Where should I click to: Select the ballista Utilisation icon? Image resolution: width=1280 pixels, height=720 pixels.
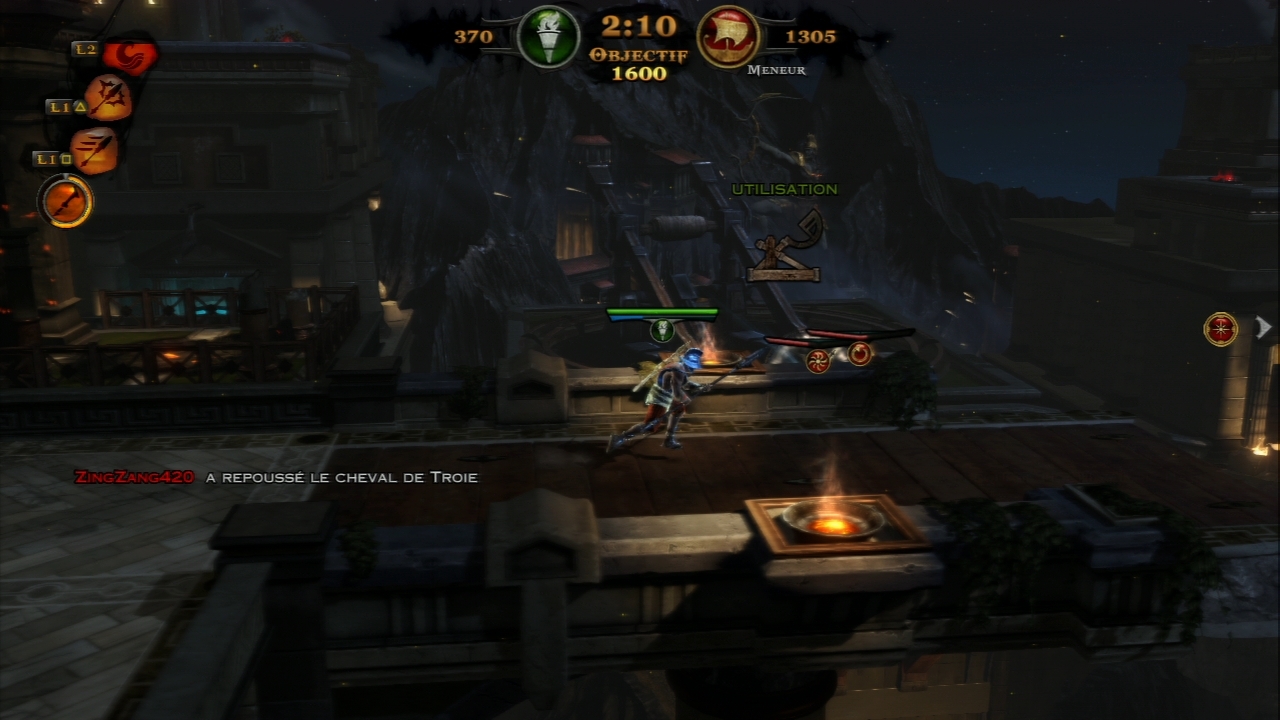(788, 245)
